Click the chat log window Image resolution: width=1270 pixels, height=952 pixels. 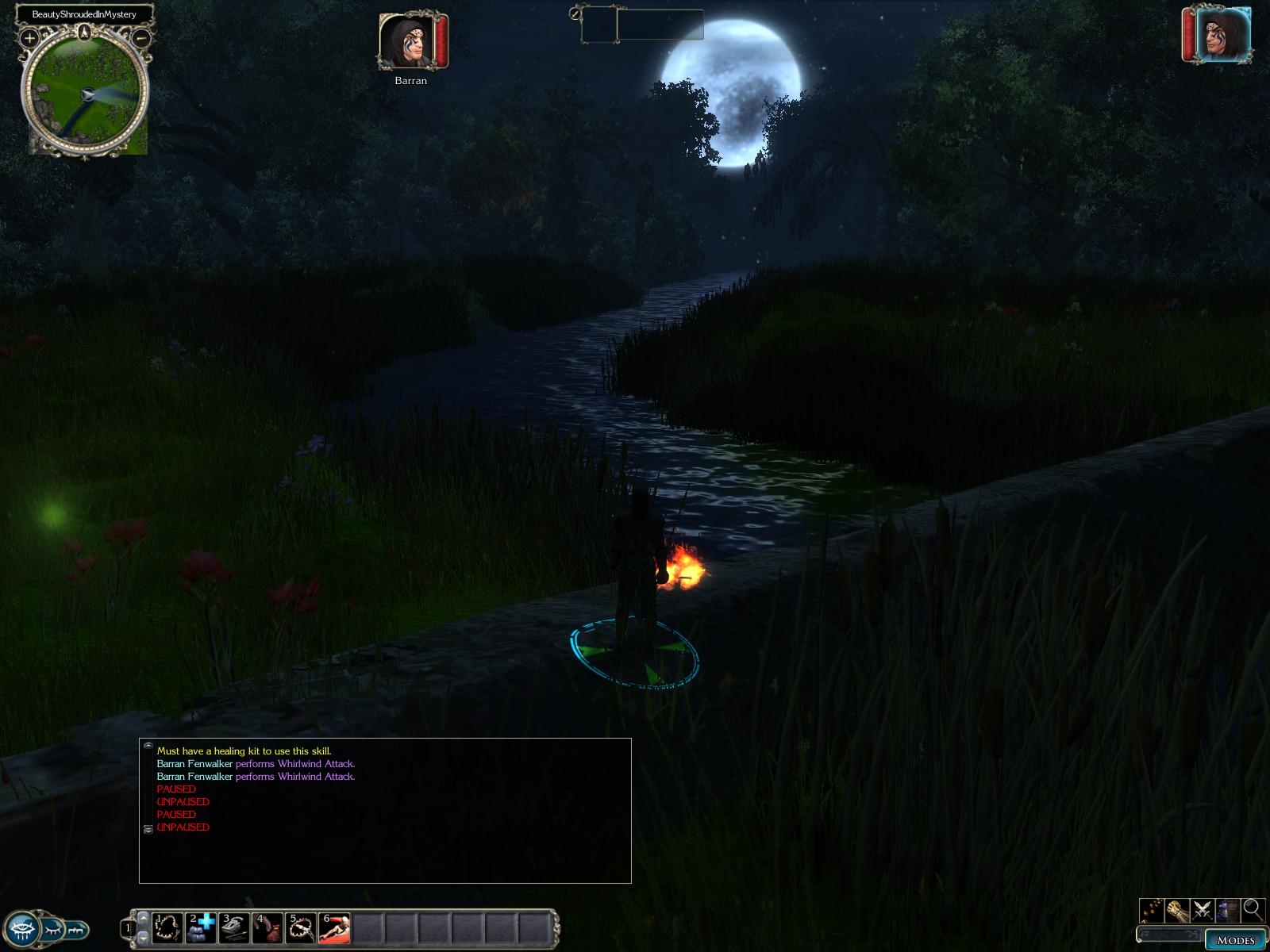pyautogui.click(x=385, y=810)
